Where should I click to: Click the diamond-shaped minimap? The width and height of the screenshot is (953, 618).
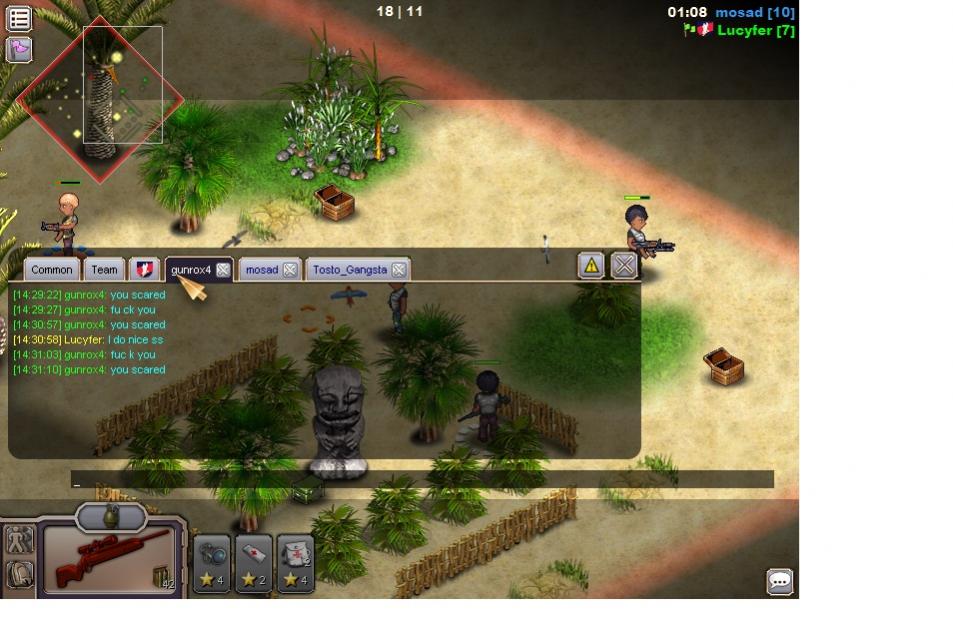(x=99, y=98)
